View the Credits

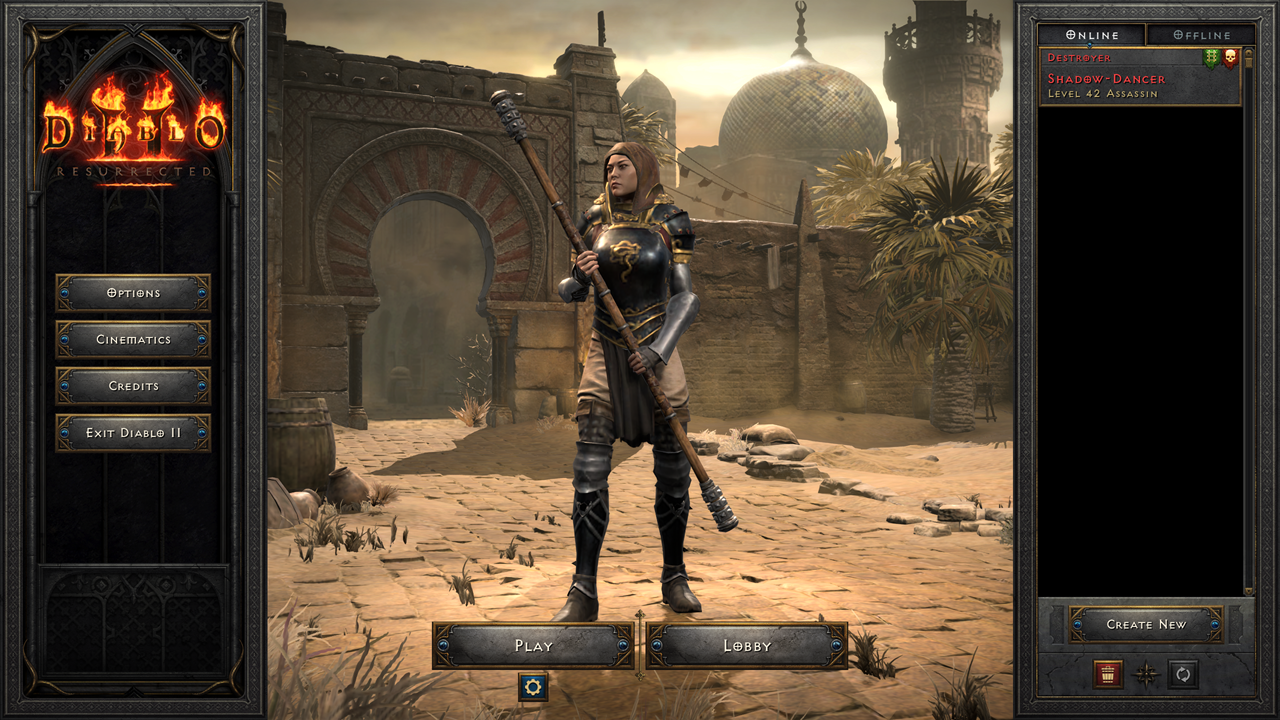pos(135,386)
